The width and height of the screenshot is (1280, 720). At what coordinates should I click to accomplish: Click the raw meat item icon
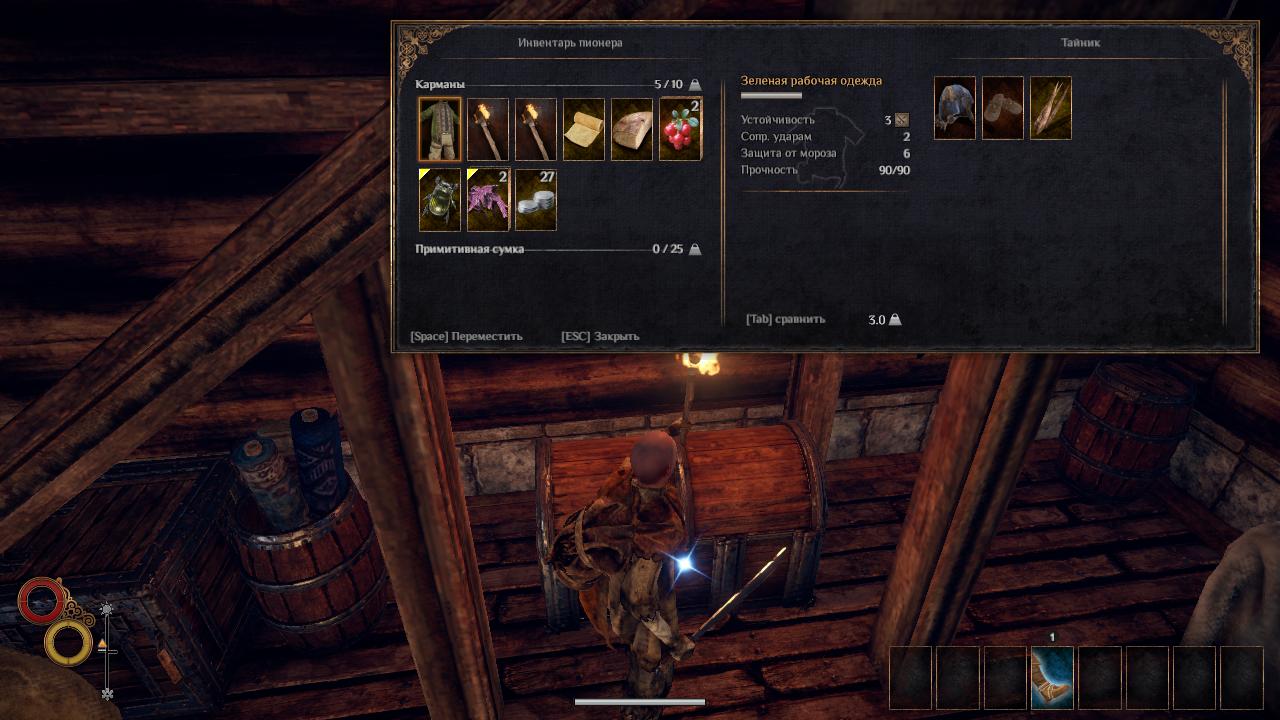pos(631,128)
